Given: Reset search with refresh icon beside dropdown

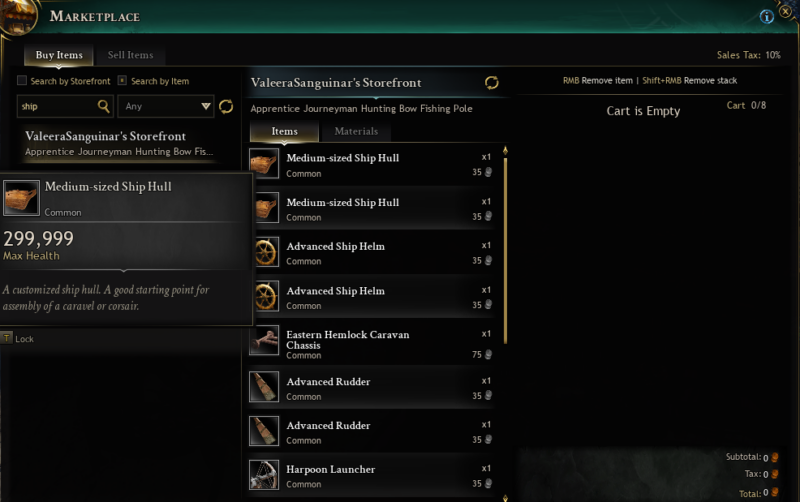Looking at the screenshot, I should point(226,106).
